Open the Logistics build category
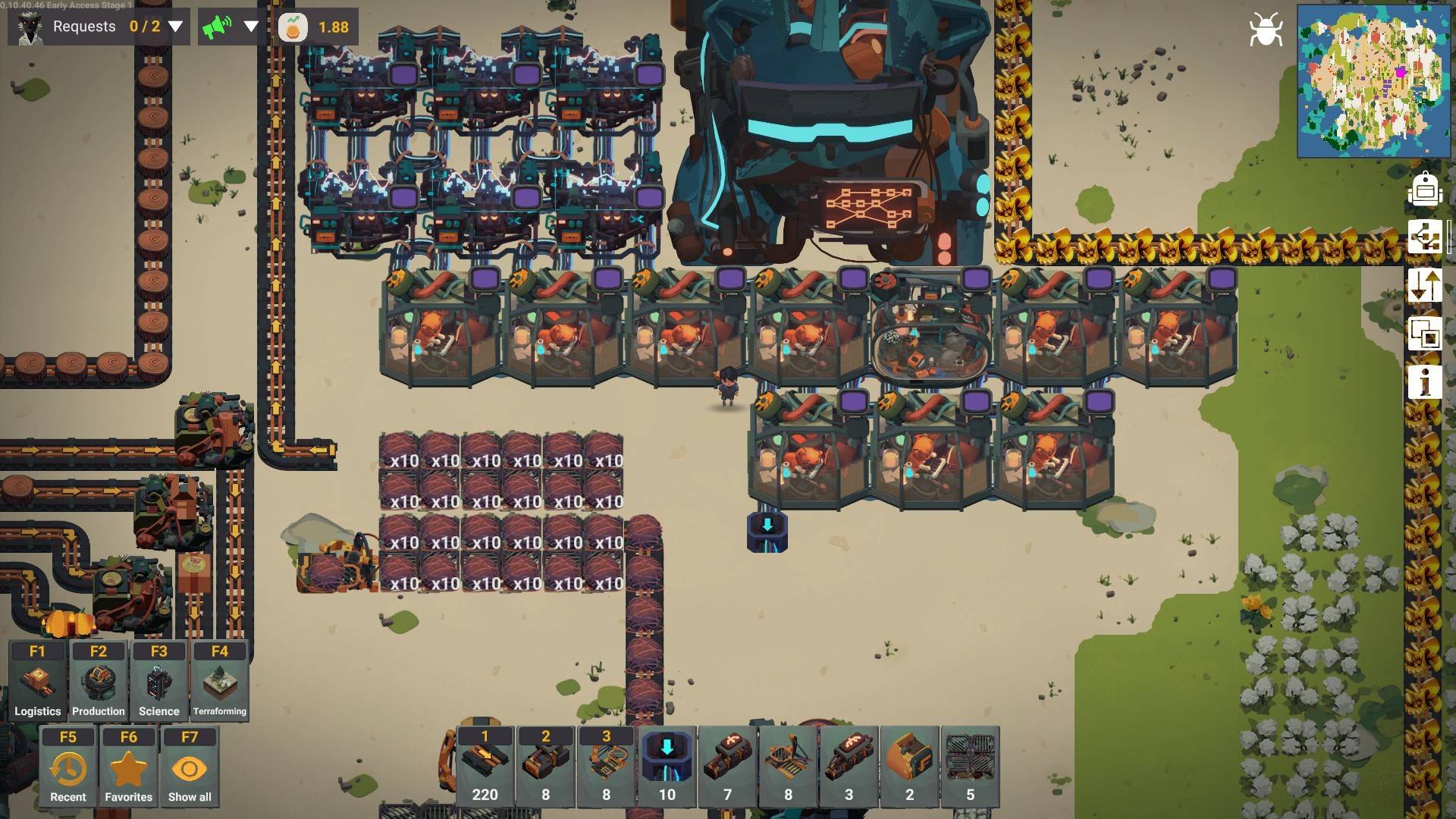 37,681
